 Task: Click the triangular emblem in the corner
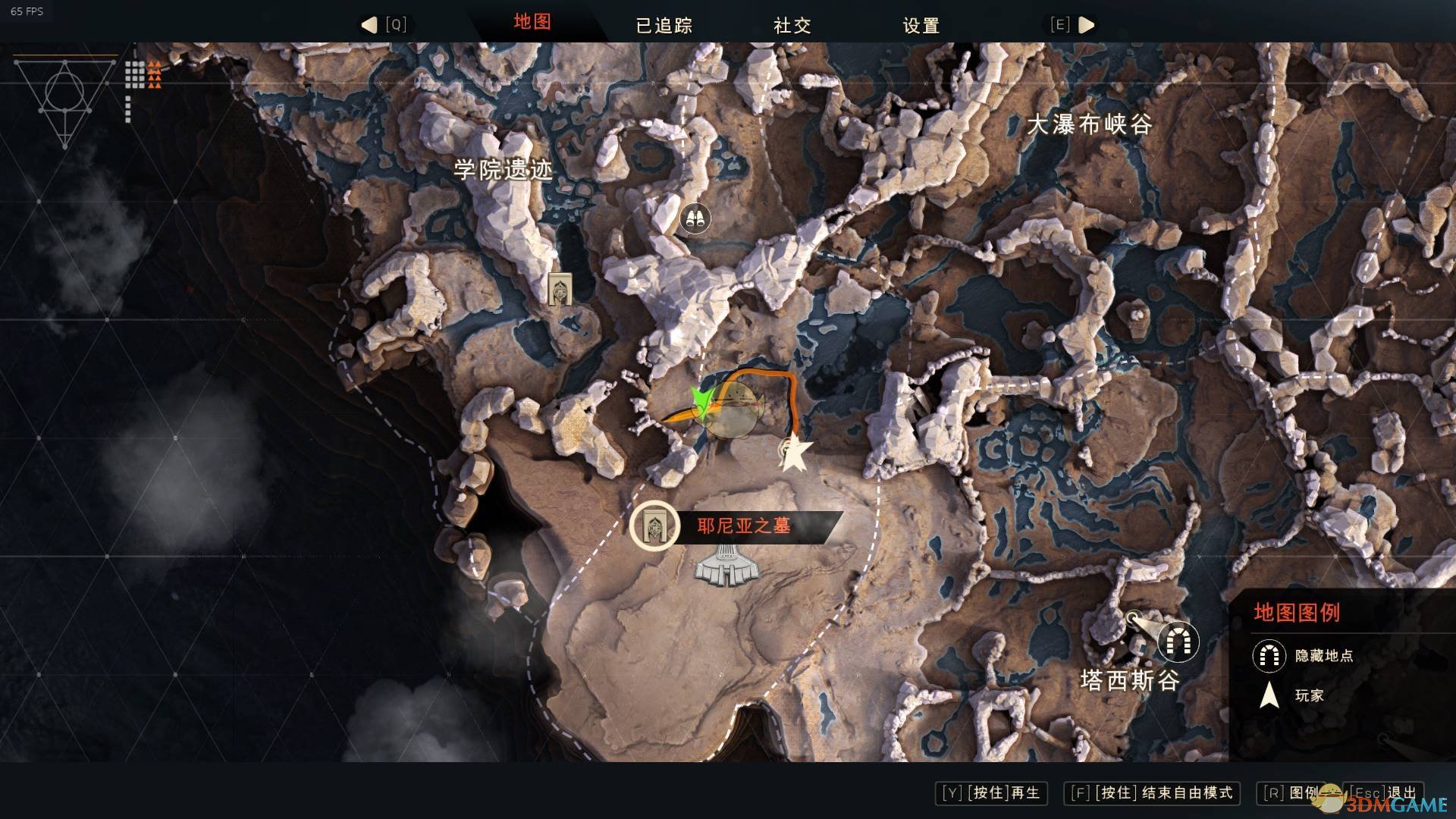click(x=65, y=100)
